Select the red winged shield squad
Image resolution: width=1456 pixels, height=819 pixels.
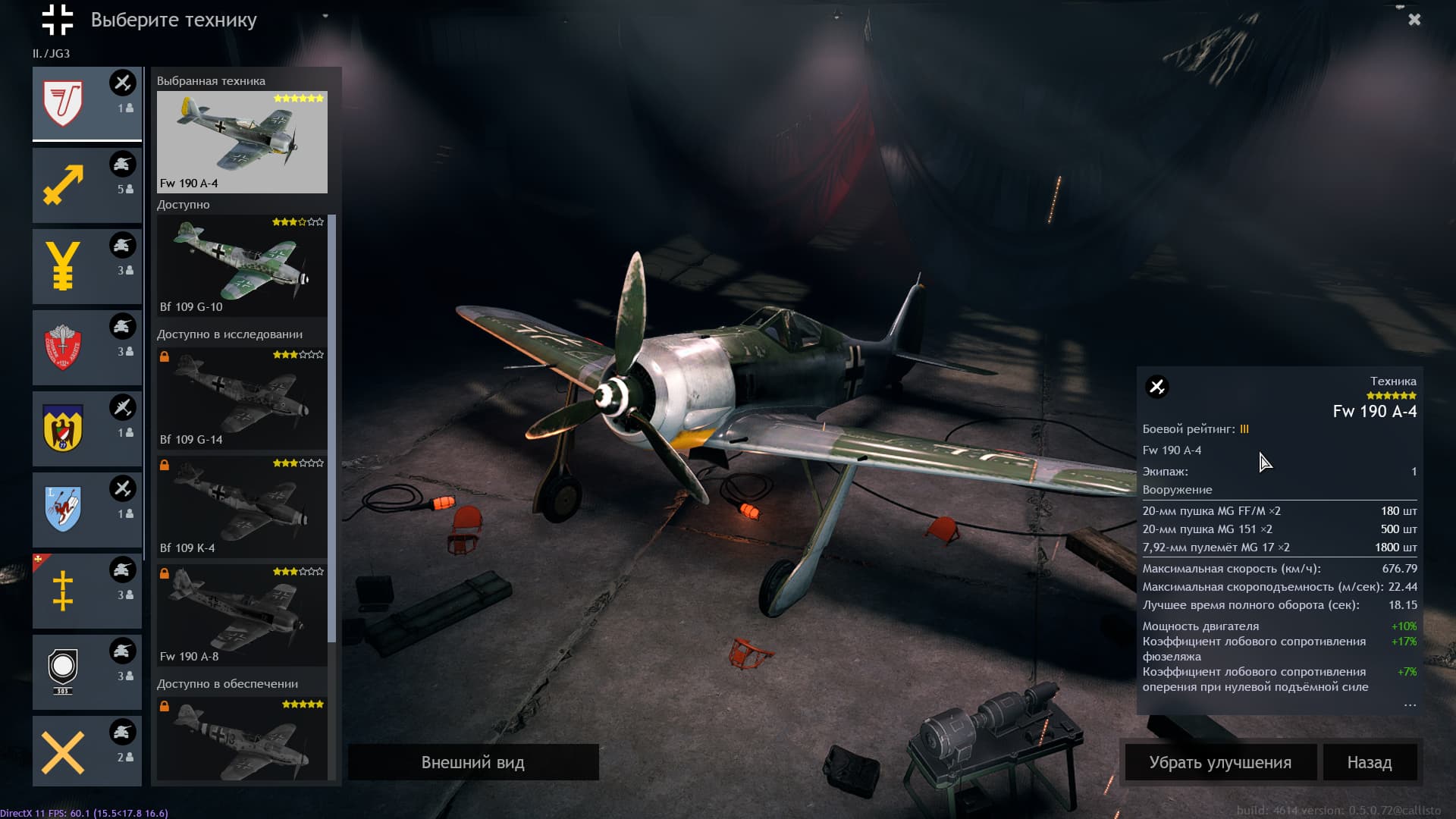click(86, 347)
